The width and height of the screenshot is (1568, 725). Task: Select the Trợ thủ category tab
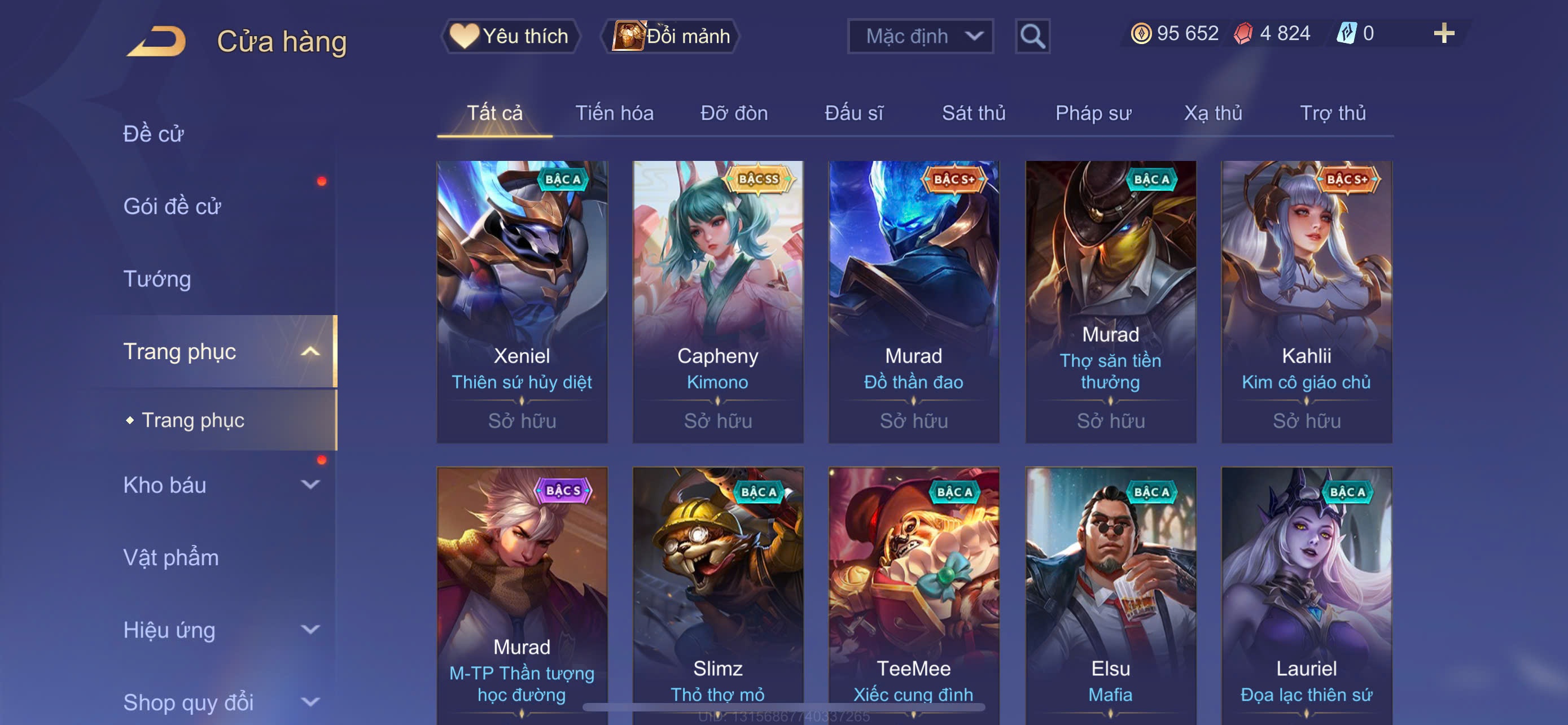coord(1333,113)
